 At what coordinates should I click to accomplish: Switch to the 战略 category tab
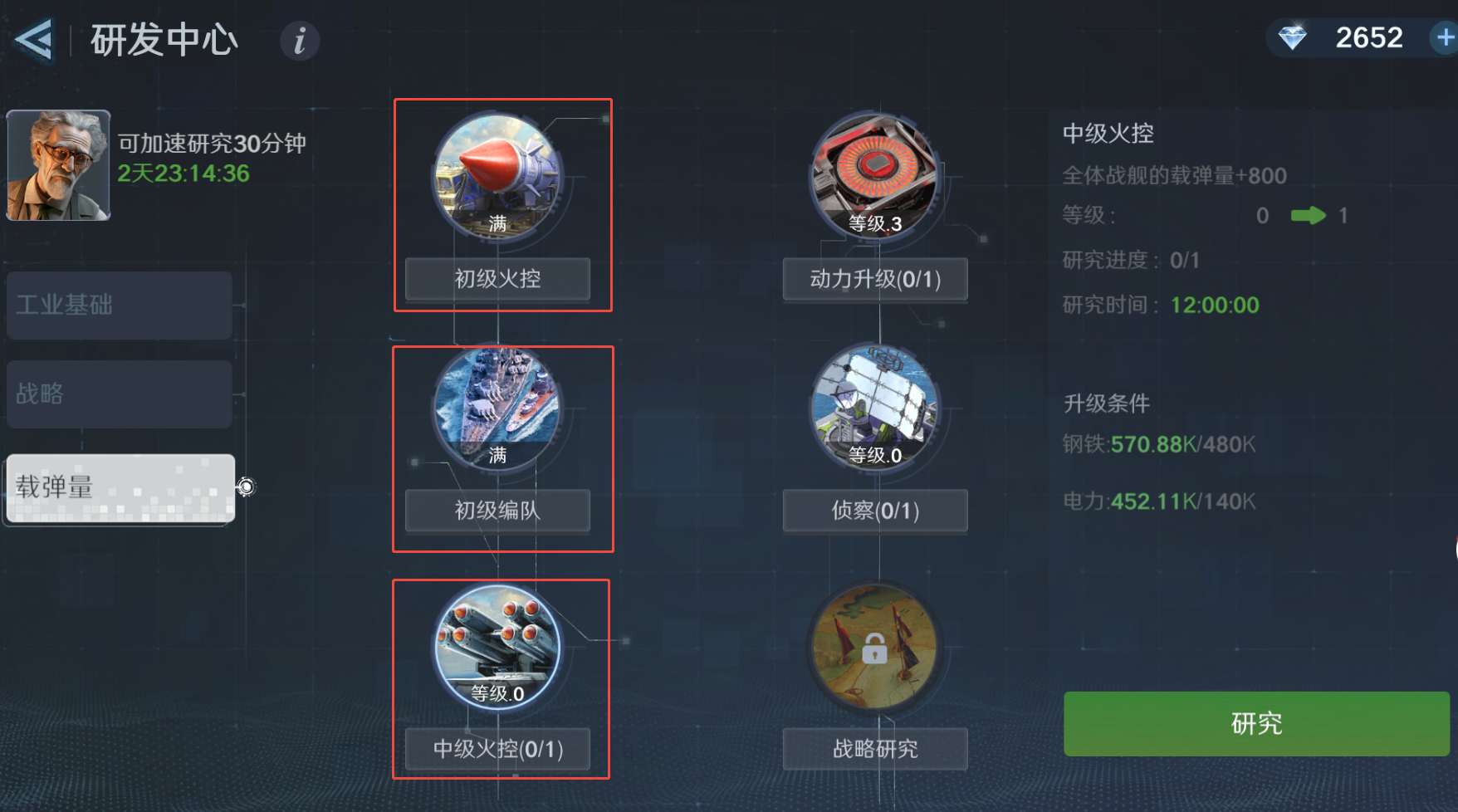(119, 394)
